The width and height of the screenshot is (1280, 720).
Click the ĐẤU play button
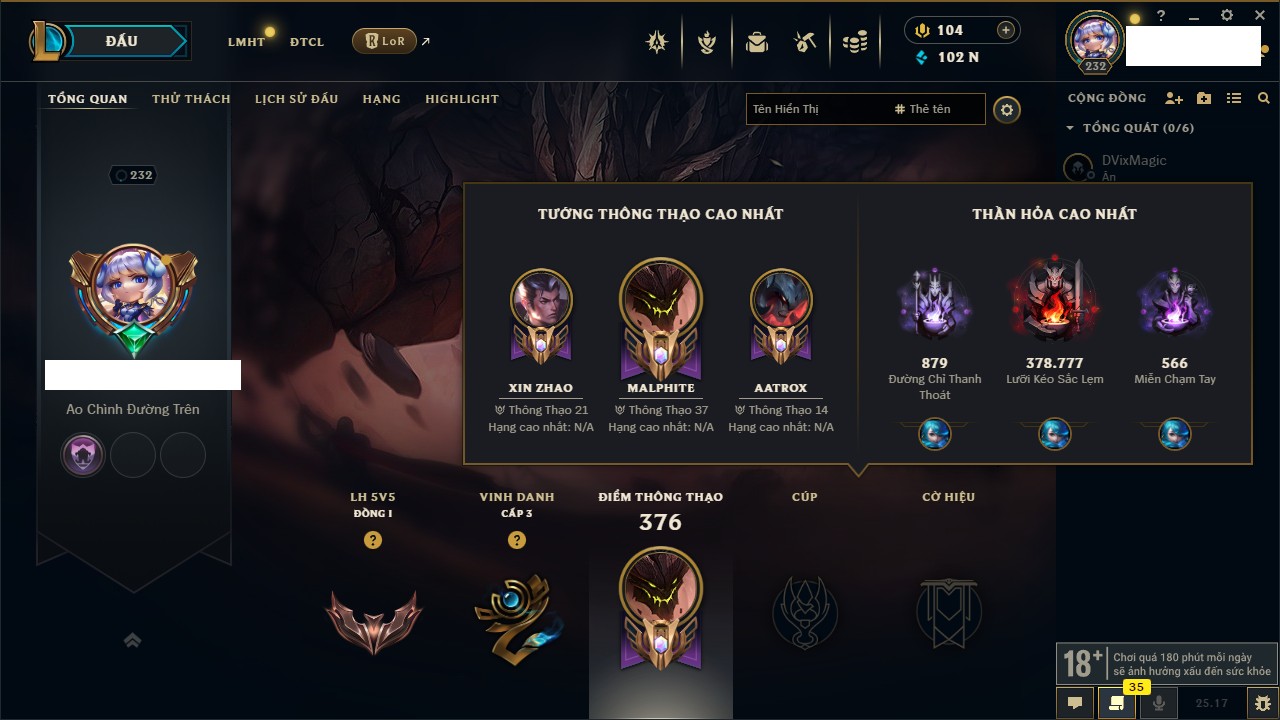(123, 41)
